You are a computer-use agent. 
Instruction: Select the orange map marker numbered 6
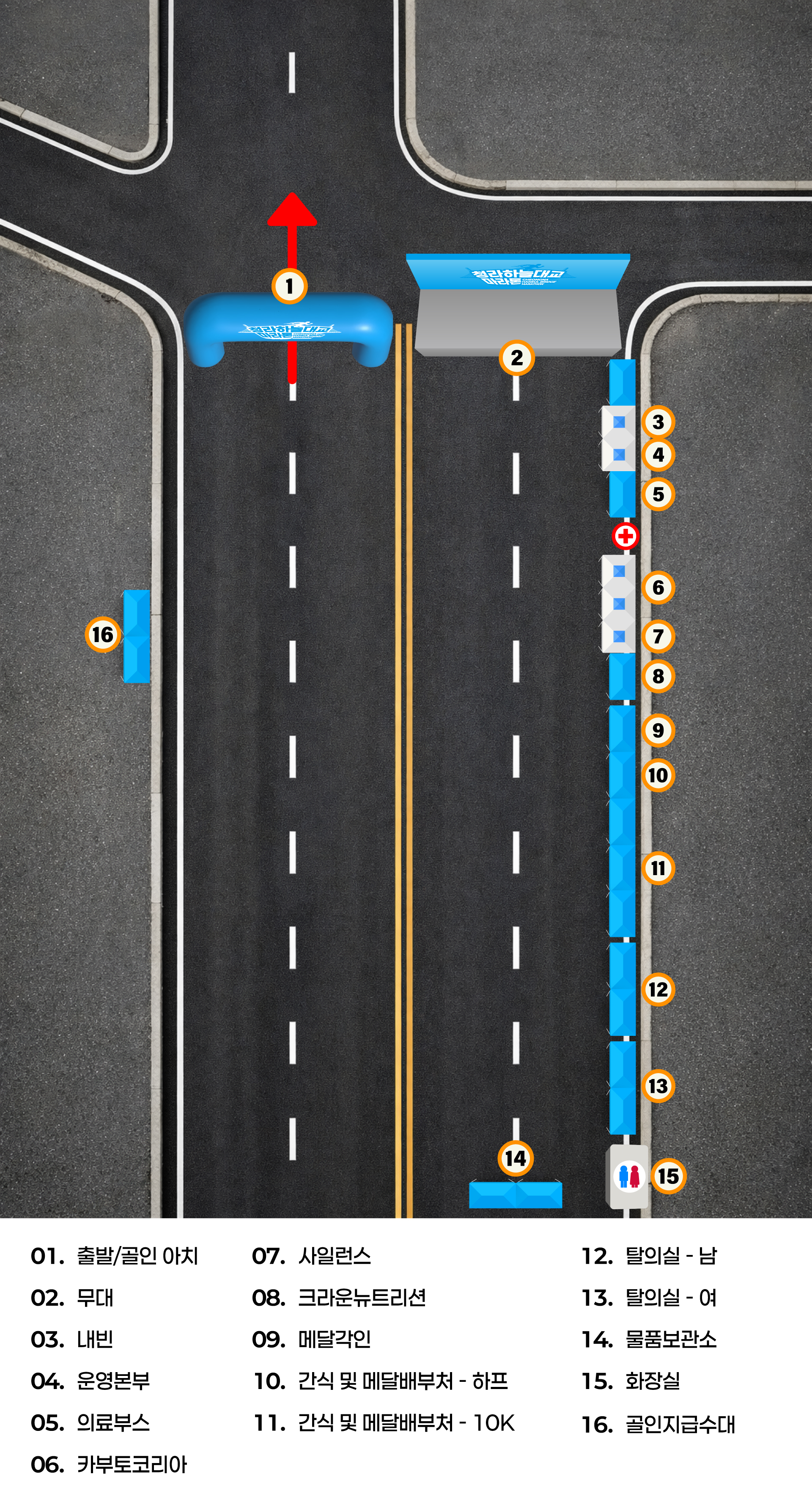point(658,587)
